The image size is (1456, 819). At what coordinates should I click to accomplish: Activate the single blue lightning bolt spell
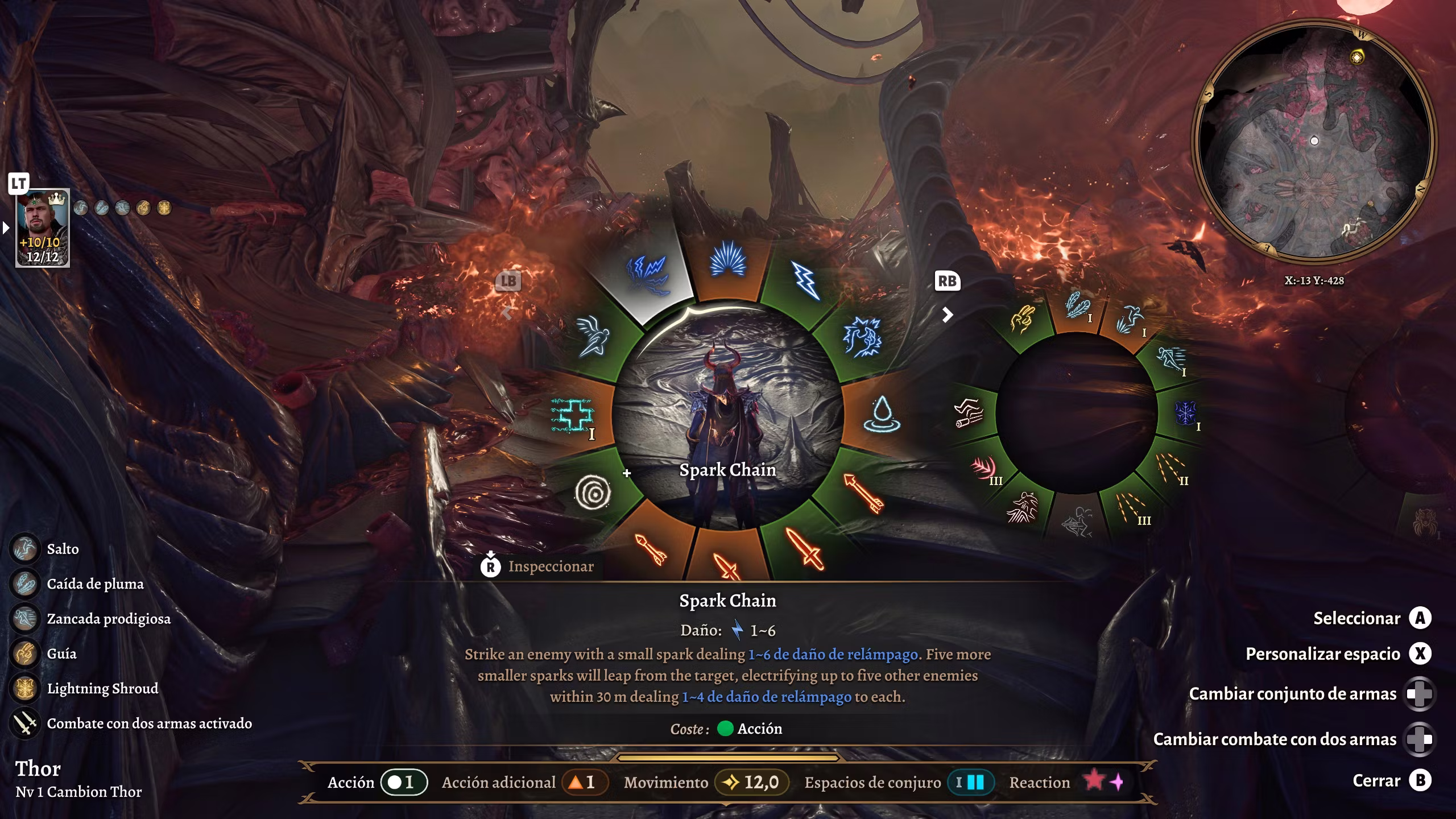coord(806,280)
